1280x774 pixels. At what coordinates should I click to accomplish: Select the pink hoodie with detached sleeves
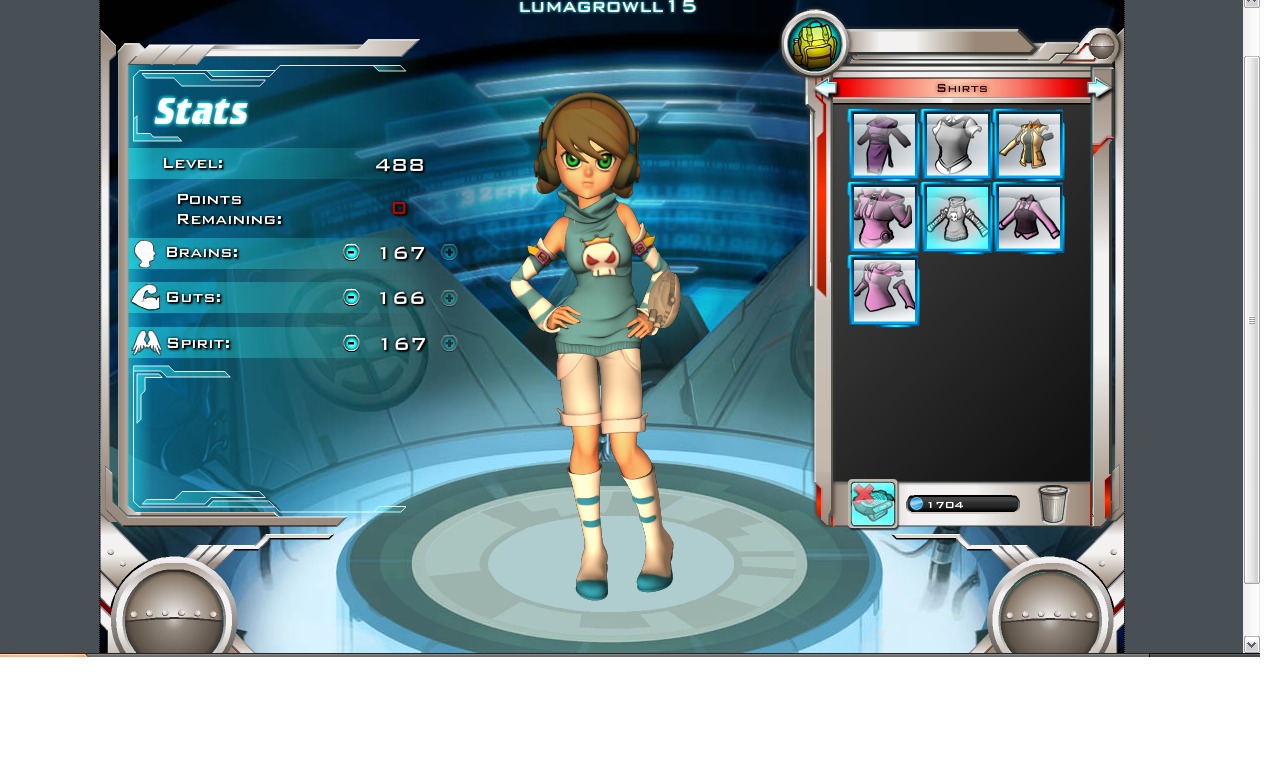tap(884, 291)
